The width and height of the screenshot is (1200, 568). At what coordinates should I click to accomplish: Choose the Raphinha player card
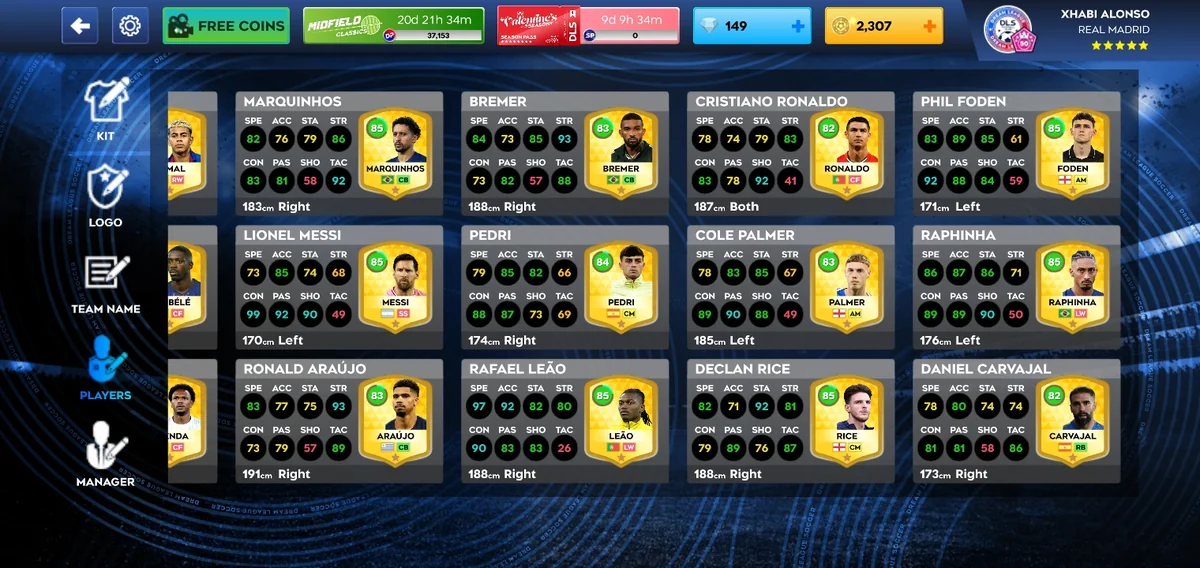pos(1016,288)
